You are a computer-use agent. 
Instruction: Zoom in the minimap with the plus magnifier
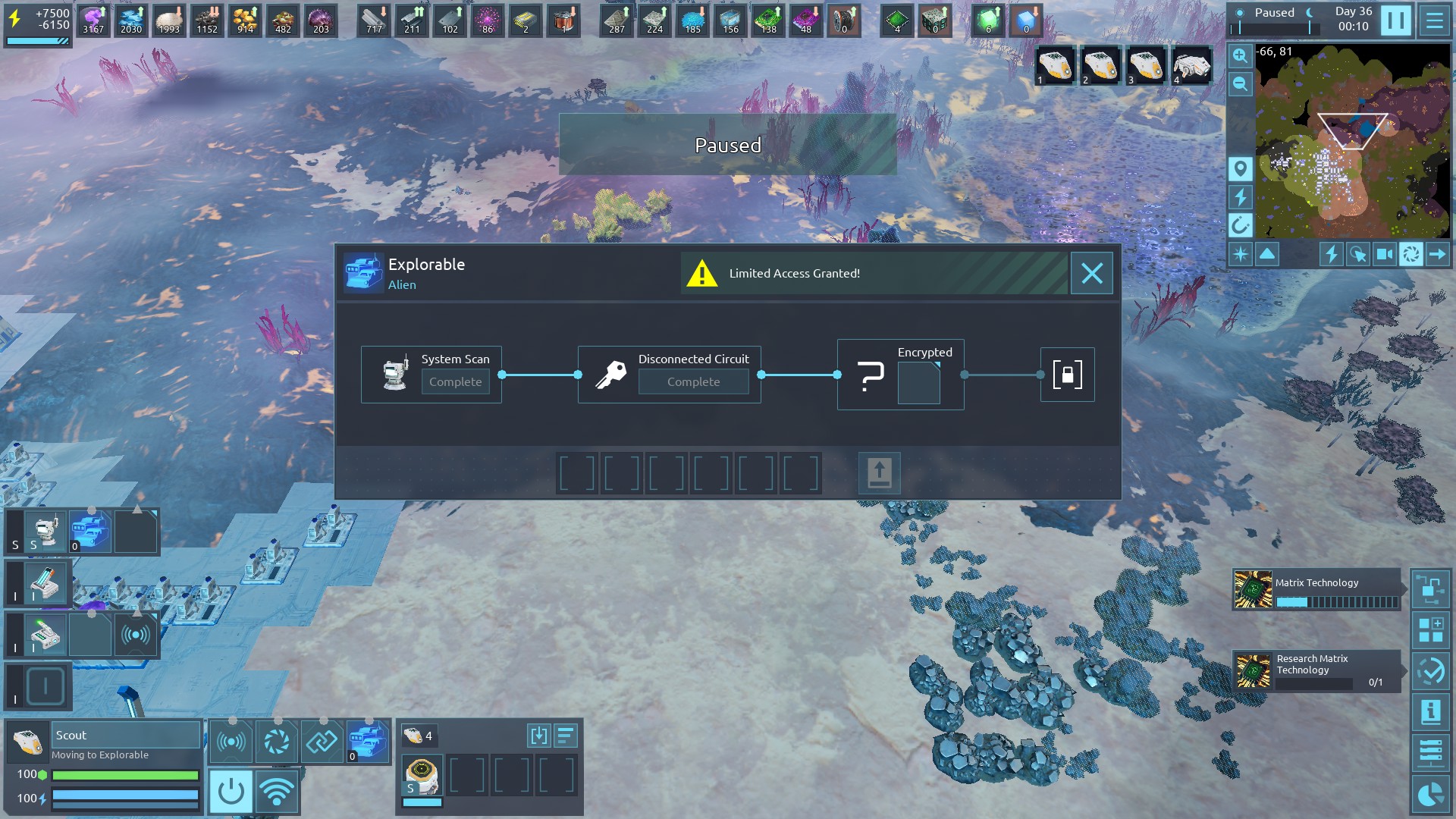(1240, 55)
